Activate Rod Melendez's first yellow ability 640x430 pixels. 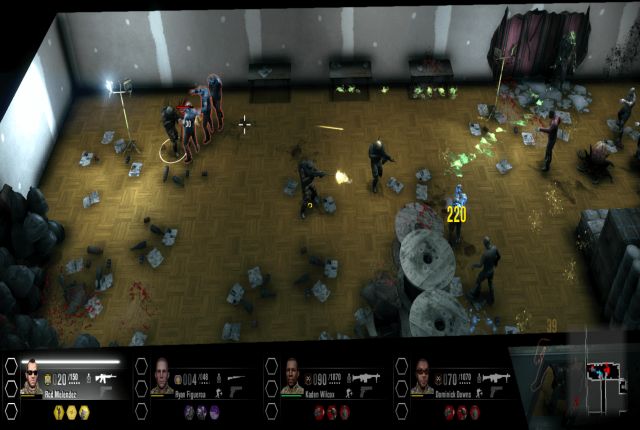coord(59,411)
